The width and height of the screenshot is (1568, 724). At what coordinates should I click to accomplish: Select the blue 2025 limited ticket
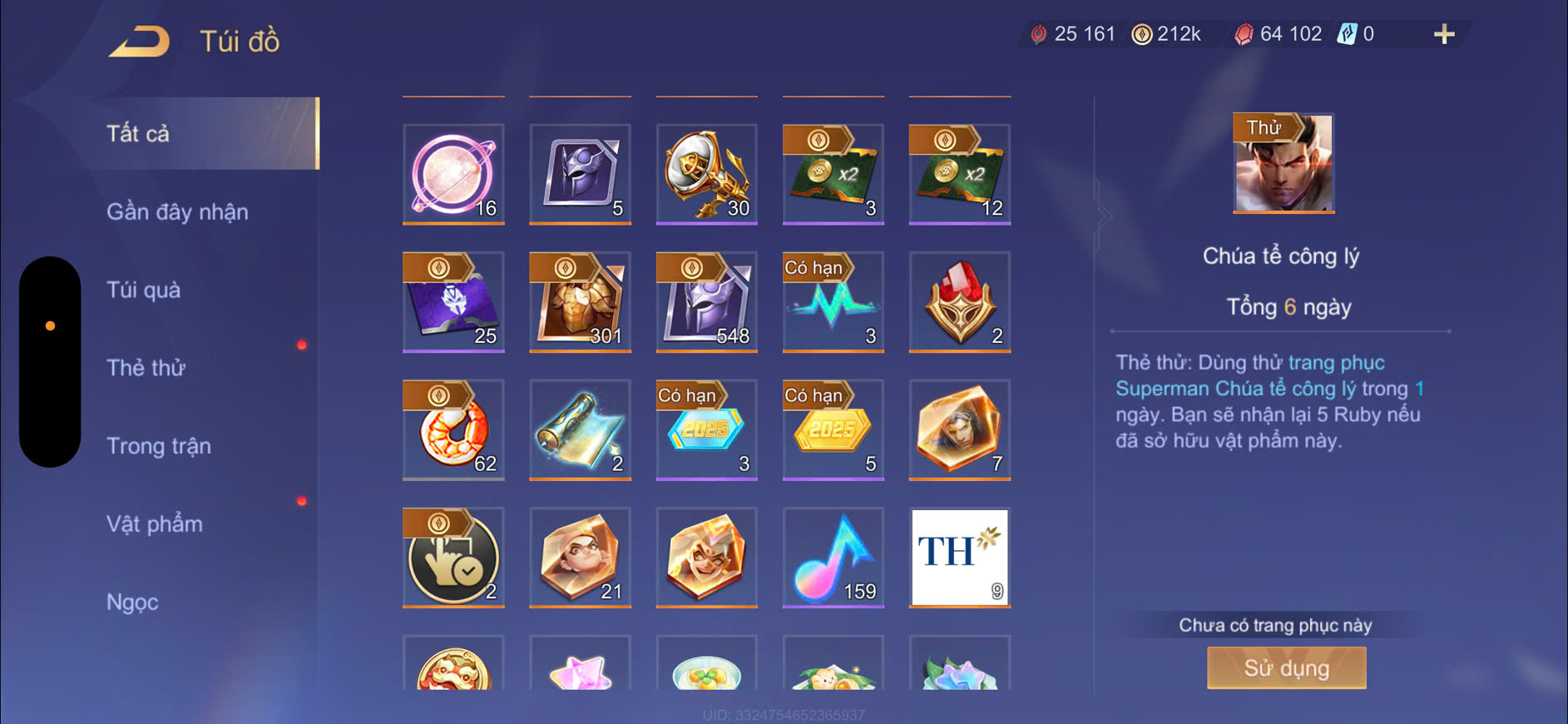pyautogui.click(x=706, y=430)
